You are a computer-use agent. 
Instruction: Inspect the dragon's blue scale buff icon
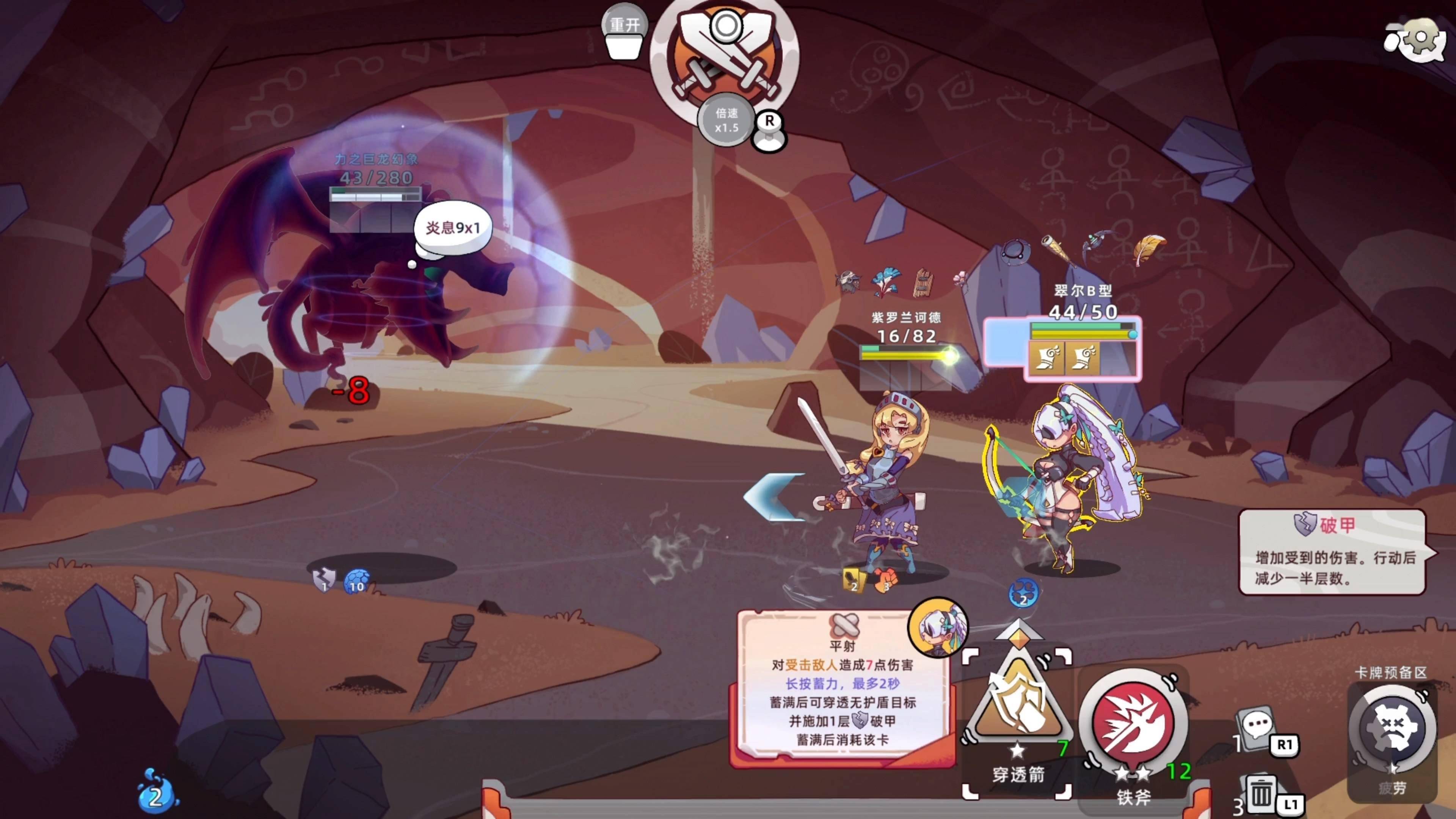pyautogui.click(x=356, y=581)
